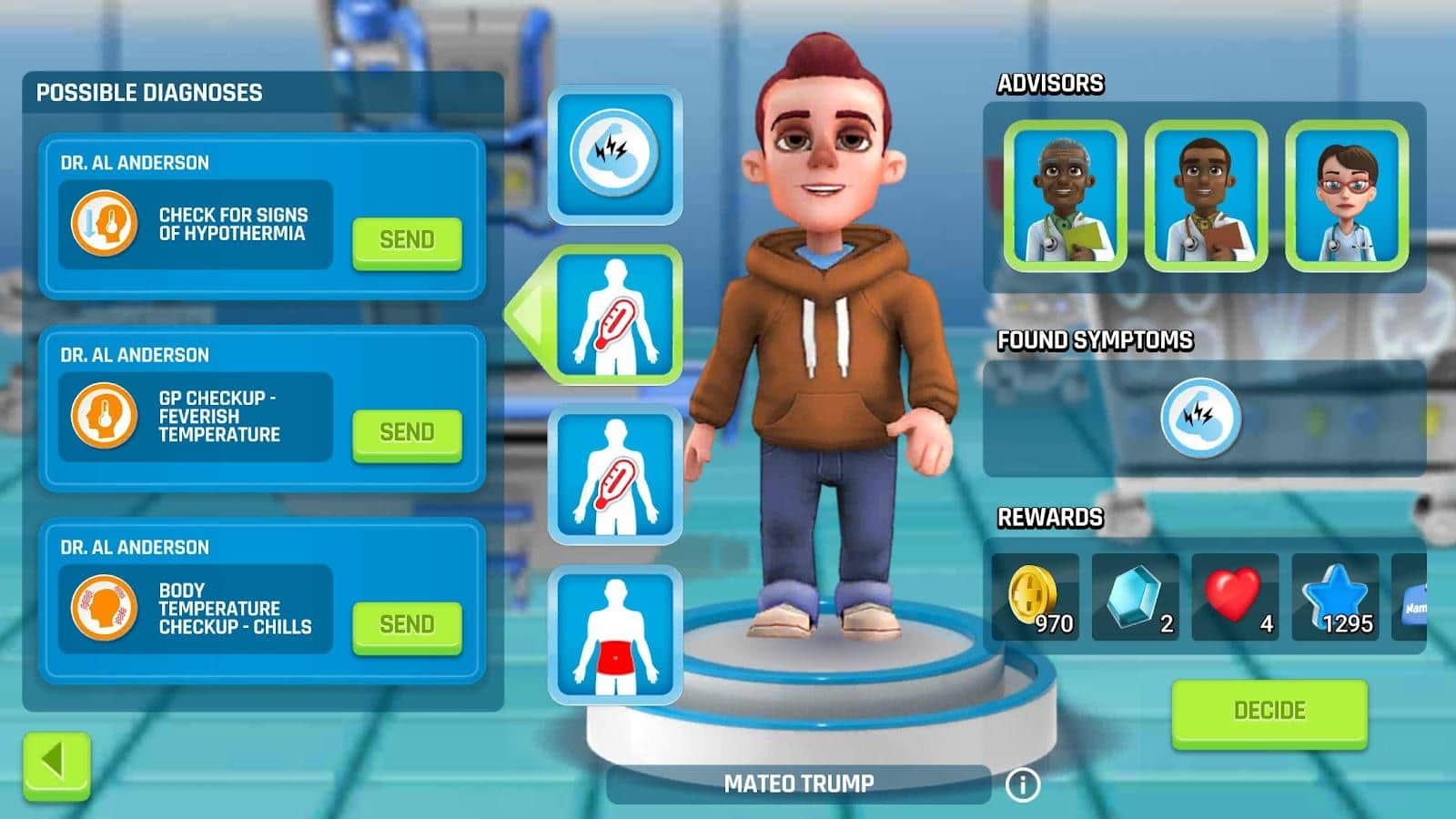
Task: Select the gray-haired elderly doctor advisor
Action: tap(1065, 197)
